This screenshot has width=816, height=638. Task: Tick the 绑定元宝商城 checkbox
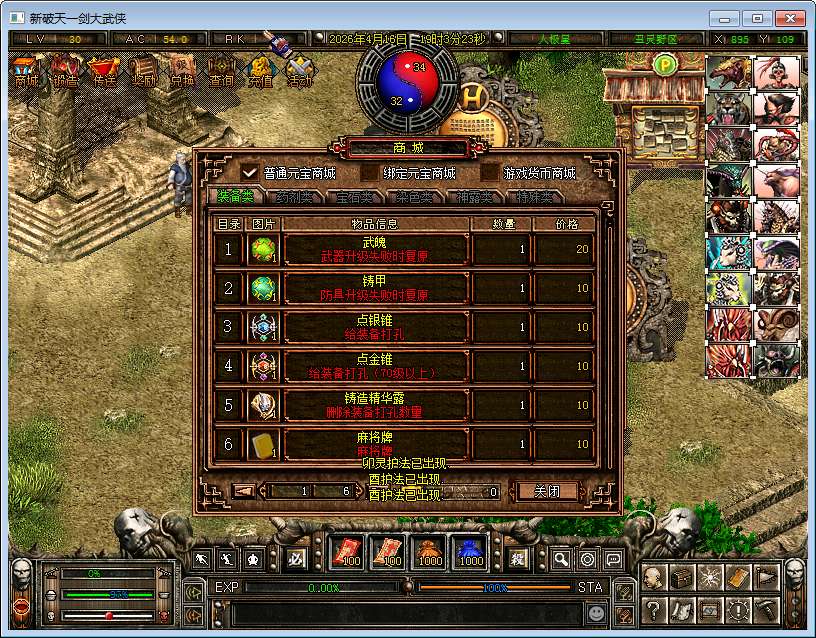[369, 172]
